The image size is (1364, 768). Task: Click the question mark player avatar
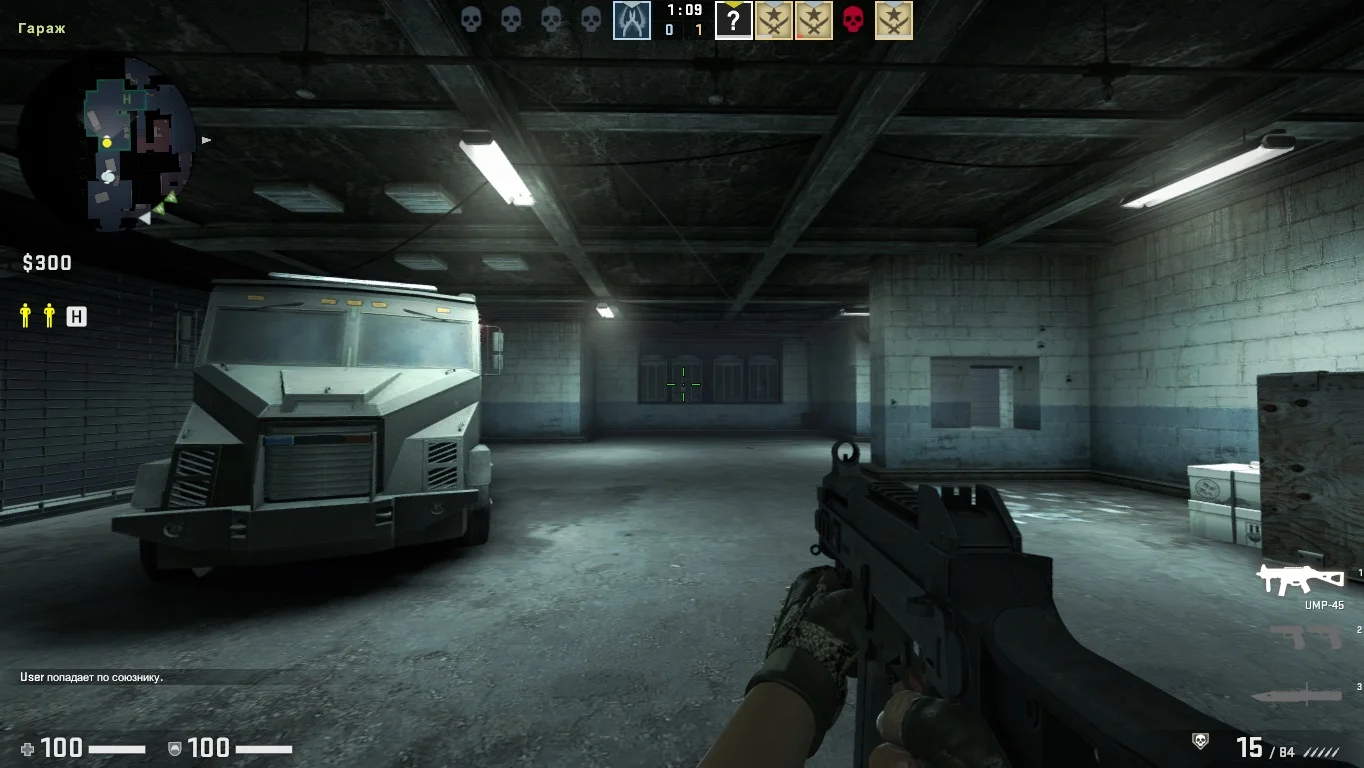pyautogui.click(x=733, y=20)
